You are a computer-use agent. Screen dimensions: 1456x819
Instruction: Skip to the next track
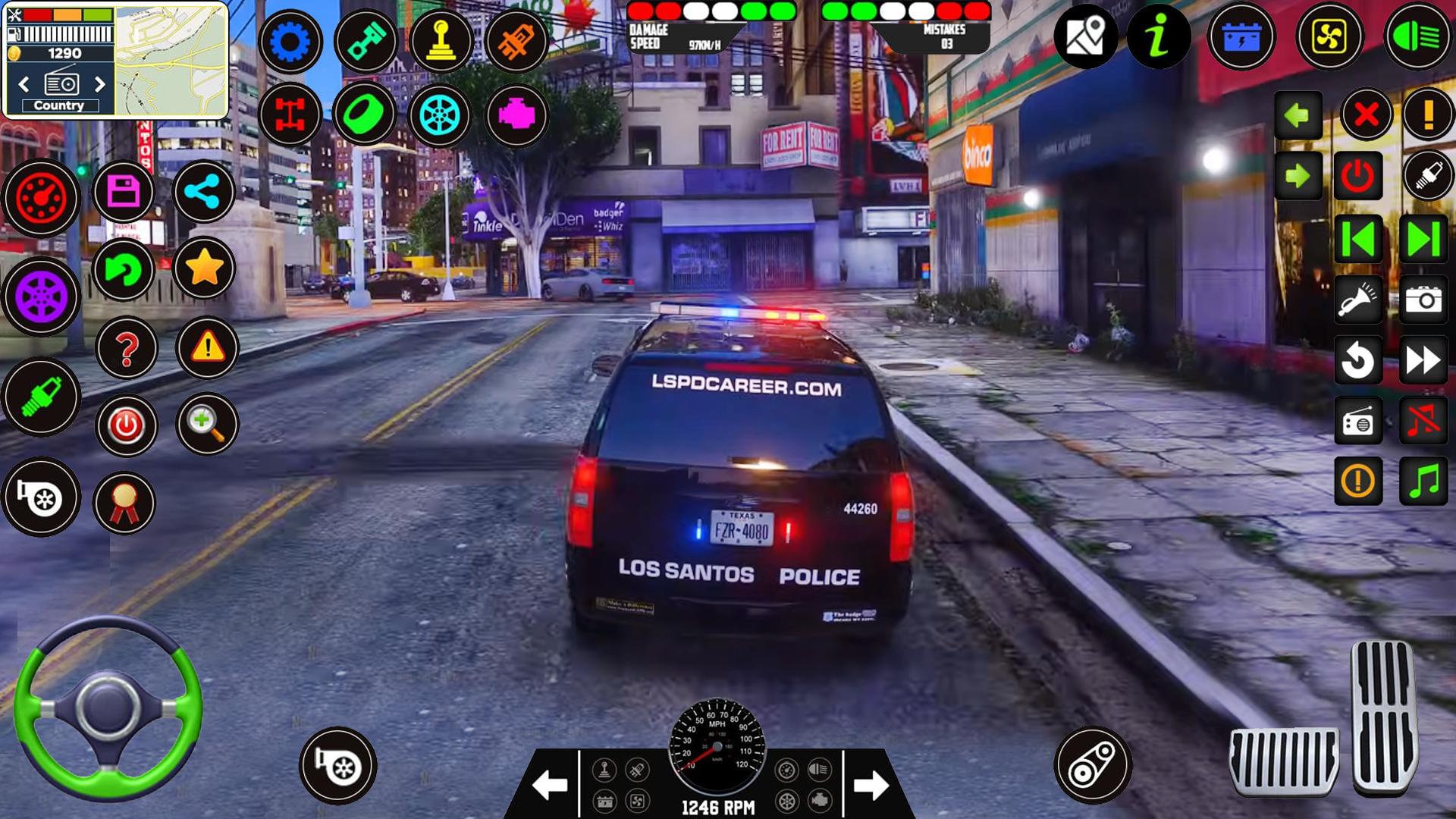click(x=1423, y=240)
